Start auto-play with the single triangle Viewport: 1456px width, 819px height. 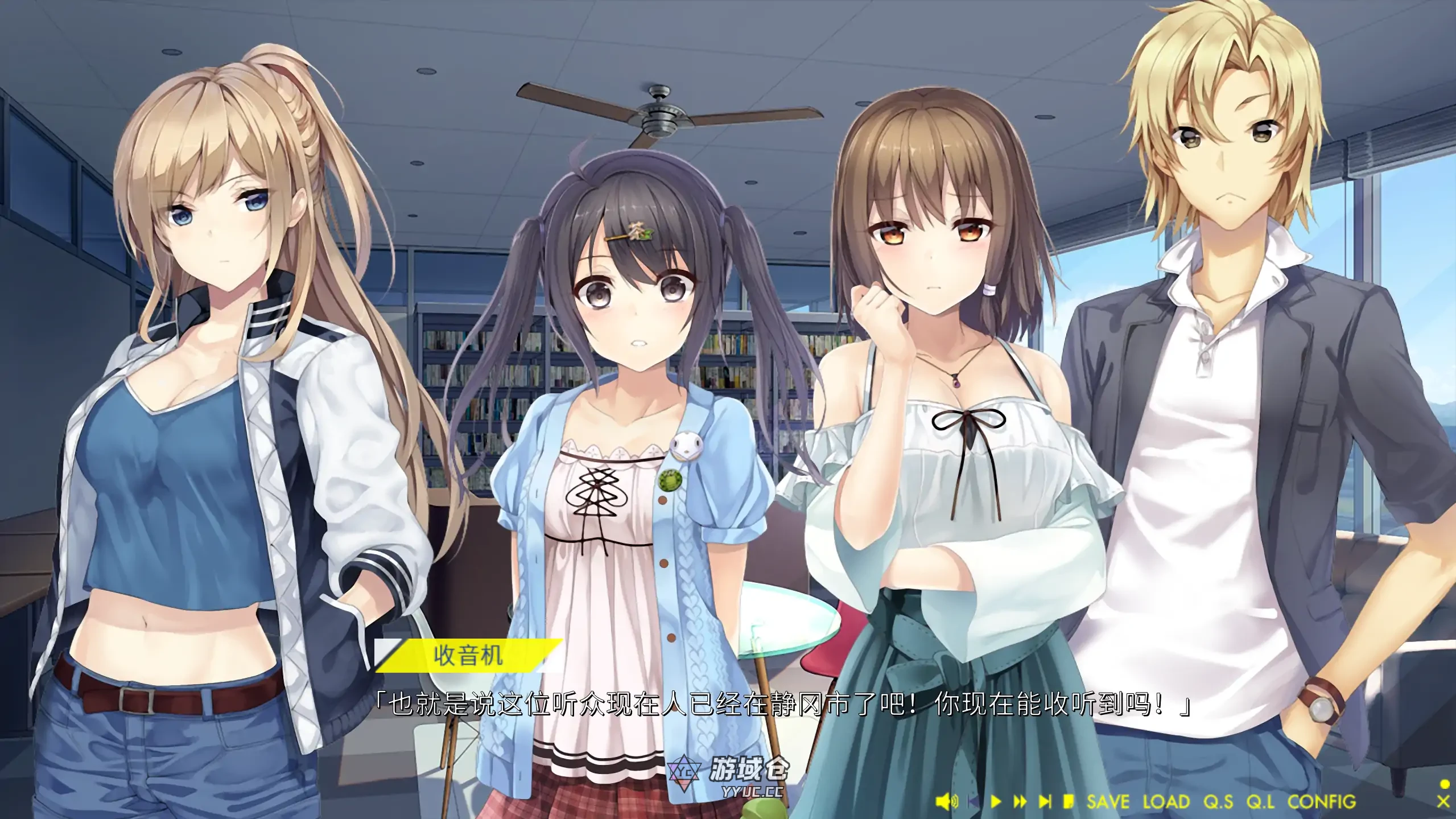point(996,802)
